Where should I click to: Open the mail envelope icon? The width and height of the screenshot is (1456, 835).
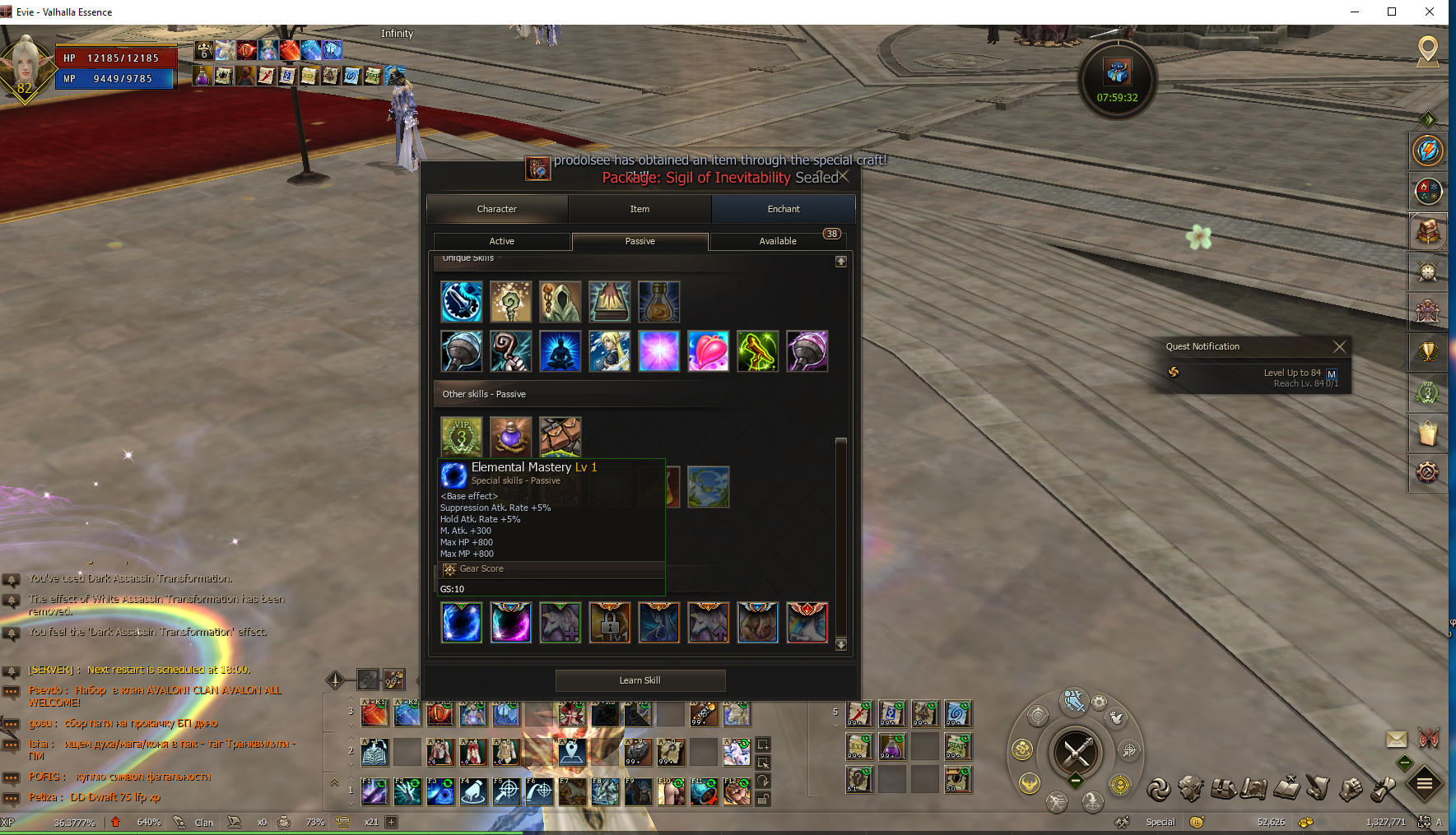[x=1397, y=739]
